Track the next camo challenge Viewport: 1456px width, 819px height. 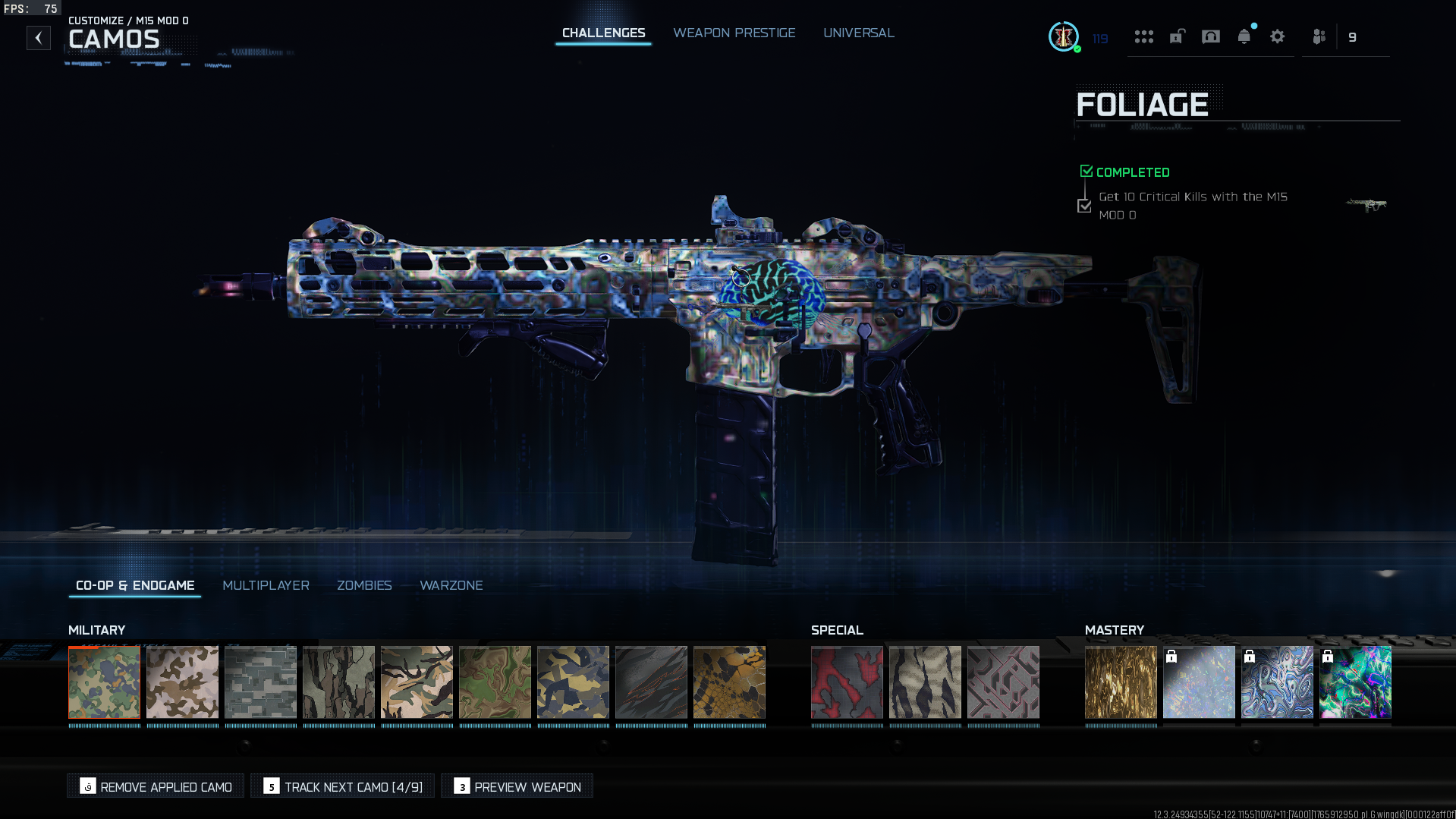343,786
